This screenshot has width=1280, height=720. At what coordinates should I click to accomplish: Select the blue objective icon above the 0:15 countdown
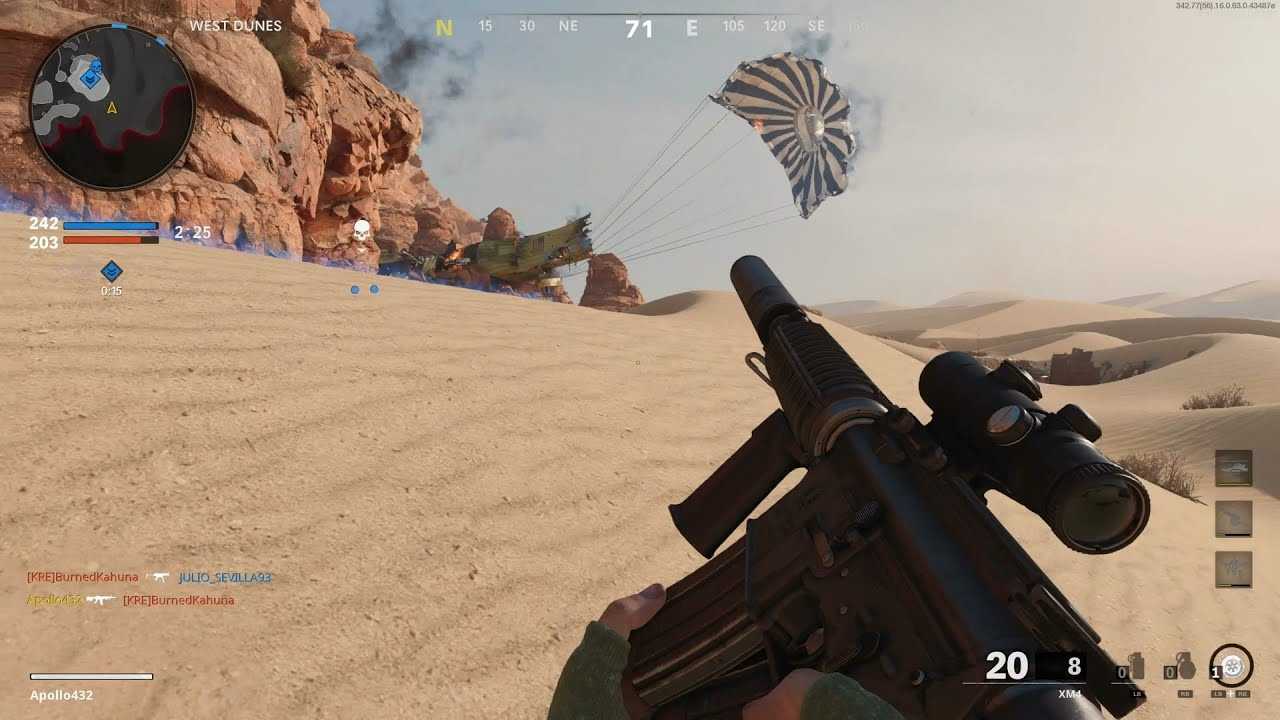111,271
